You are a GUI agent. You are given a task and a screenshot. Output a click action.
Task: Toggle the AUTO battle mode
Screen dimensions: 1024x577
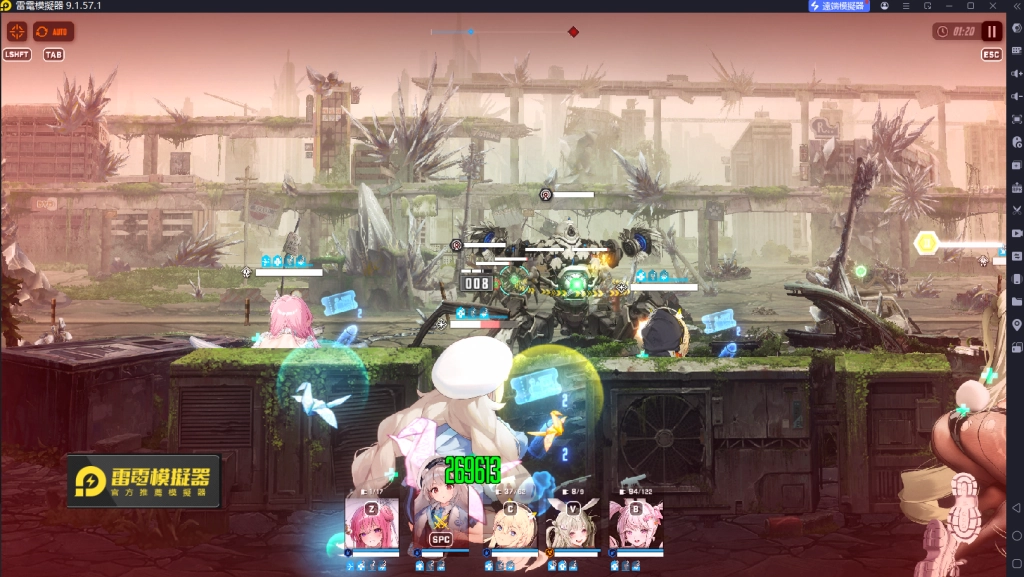coord(54,32)
